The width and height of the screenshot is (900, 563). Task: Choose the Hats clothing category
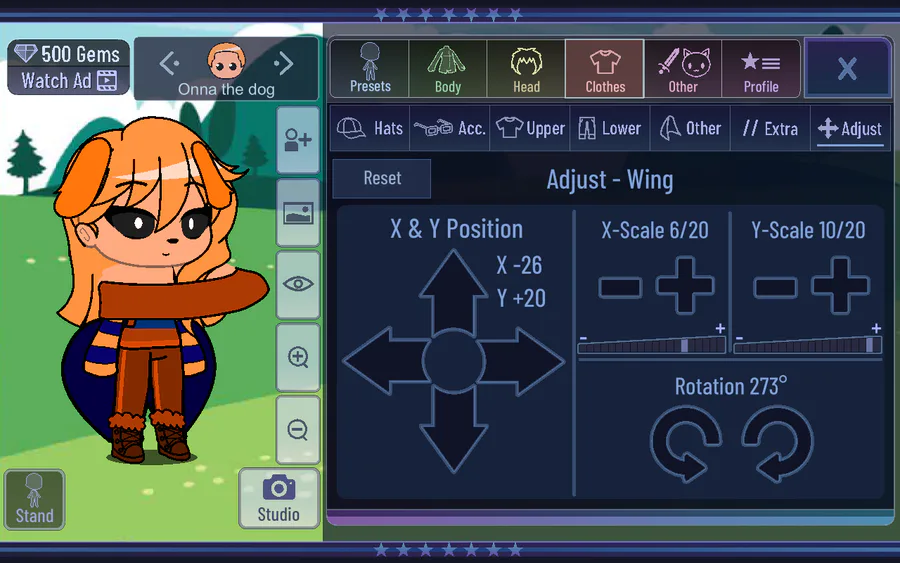(x=370, y=128)
